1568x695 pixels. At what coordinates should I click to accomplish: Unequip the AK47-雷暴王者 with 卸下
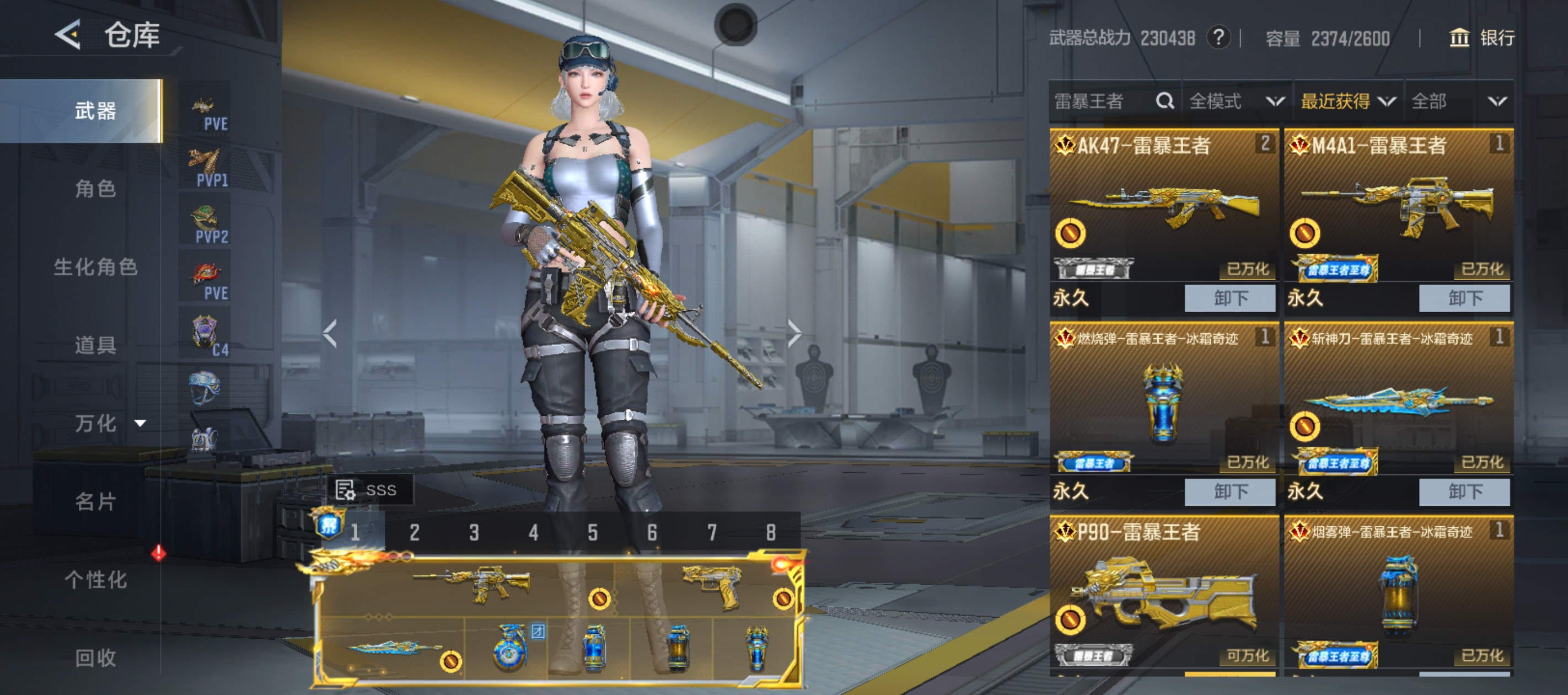(x=1229, y=298)
